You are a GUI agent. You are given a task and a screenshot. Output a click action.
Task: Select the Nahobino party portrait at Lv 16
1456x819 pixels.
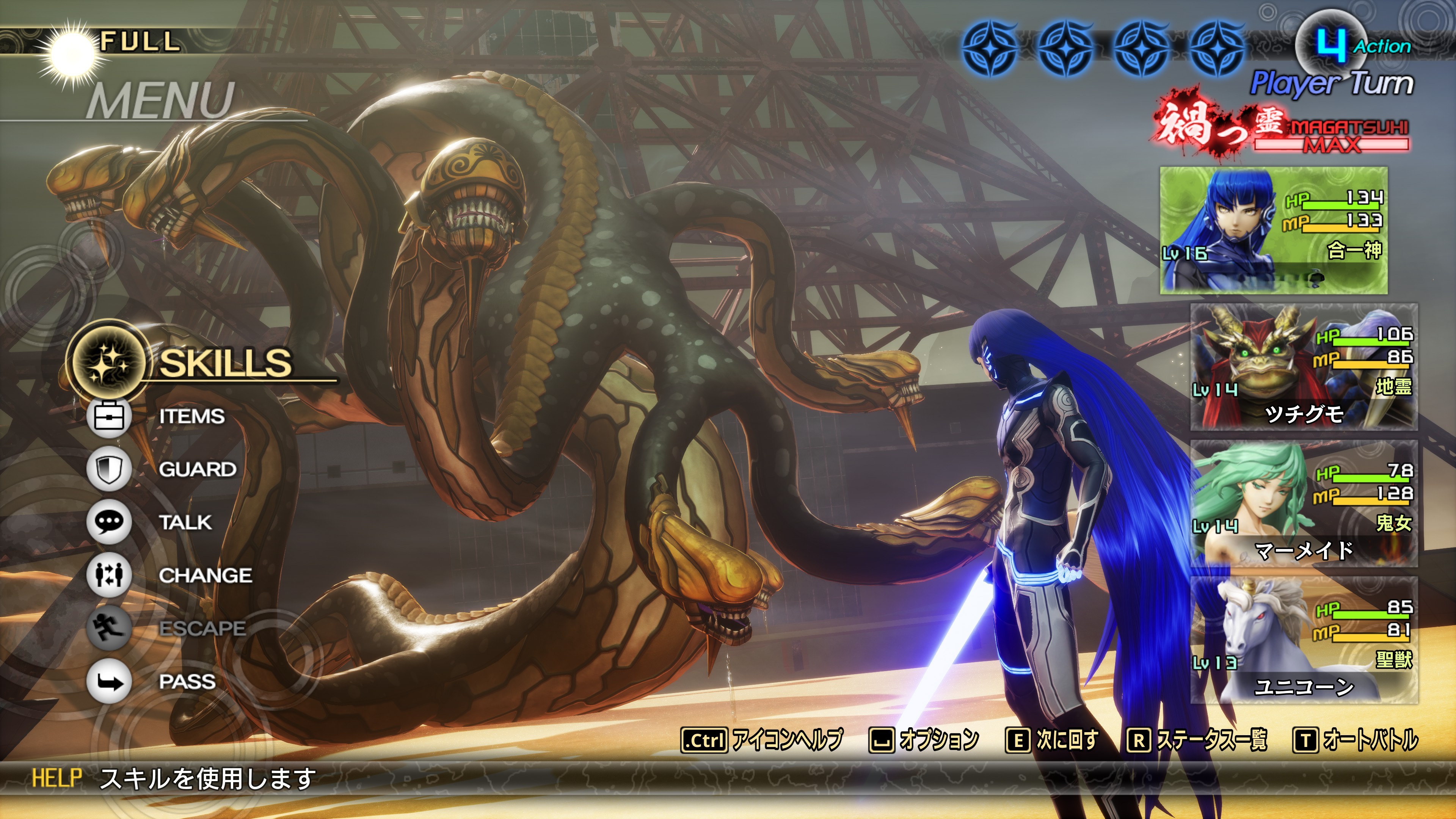click(1273, 230)
